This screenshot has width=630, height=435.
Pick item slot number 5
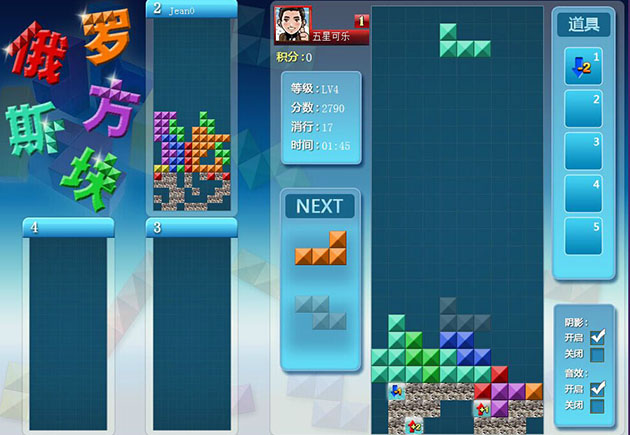(583, 235)
